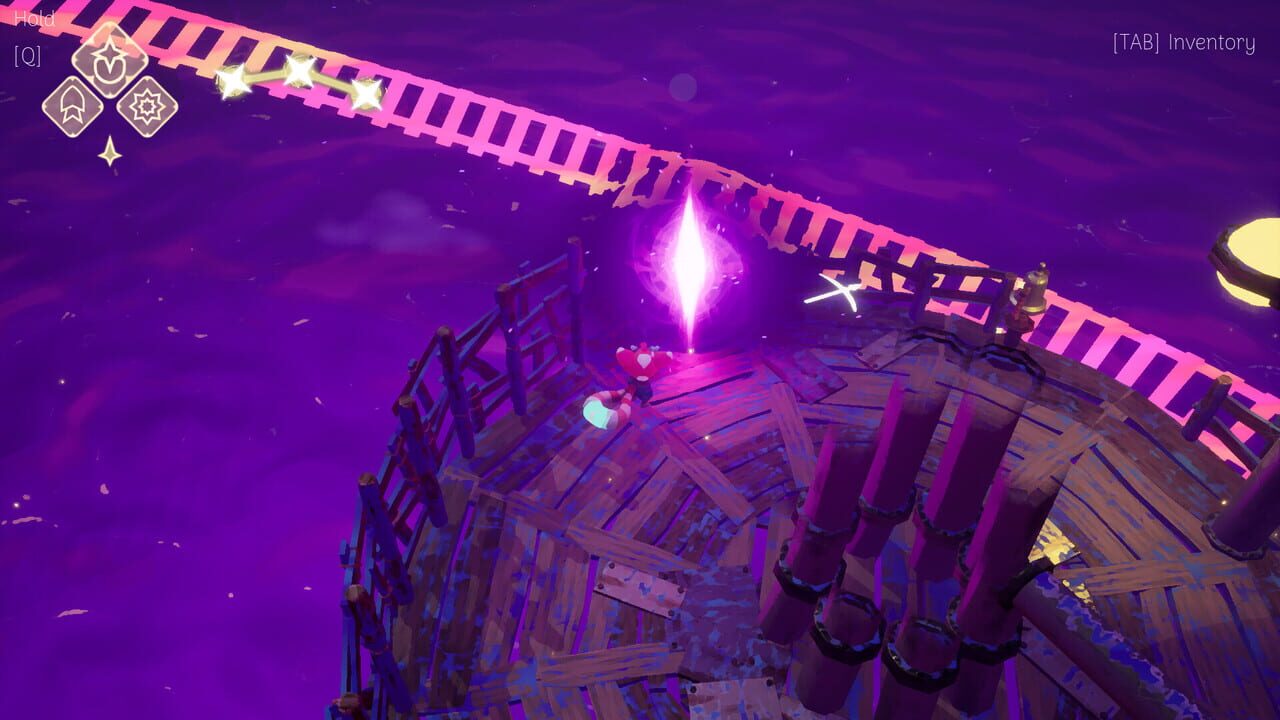Click the Inventory text link

pos(1210,44)
